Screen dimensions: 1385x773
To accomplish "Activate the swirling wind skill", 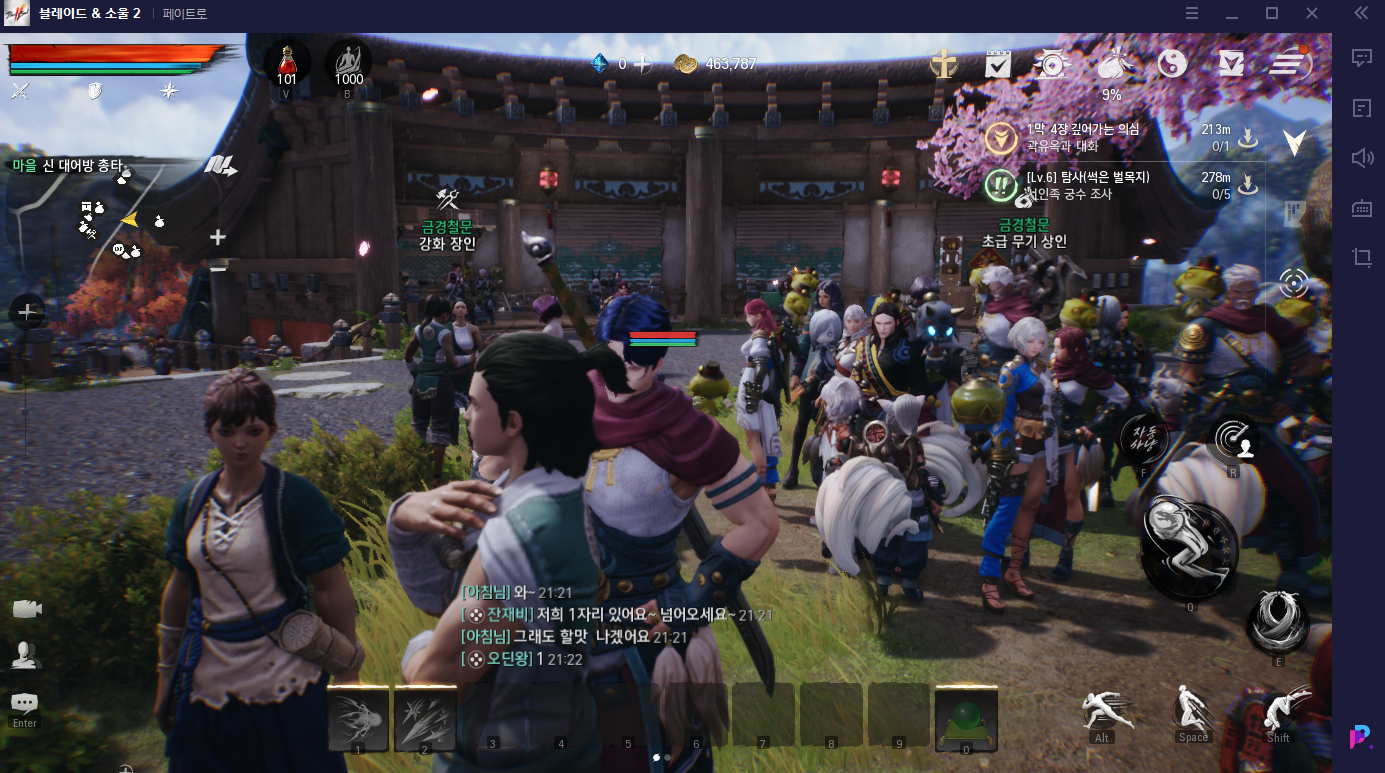I will click(1278, 620).
